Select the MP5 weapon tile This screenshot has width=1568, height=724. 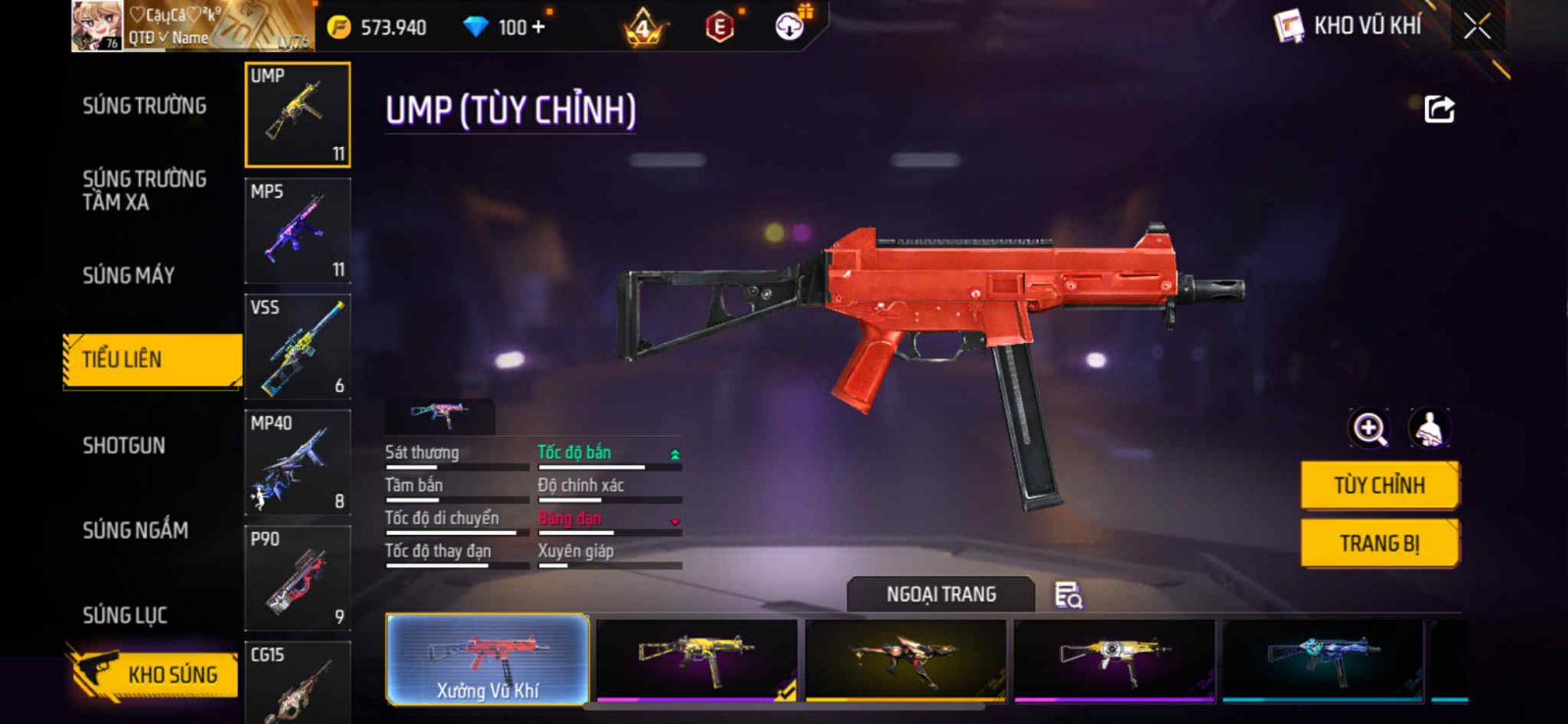(297, 230)
